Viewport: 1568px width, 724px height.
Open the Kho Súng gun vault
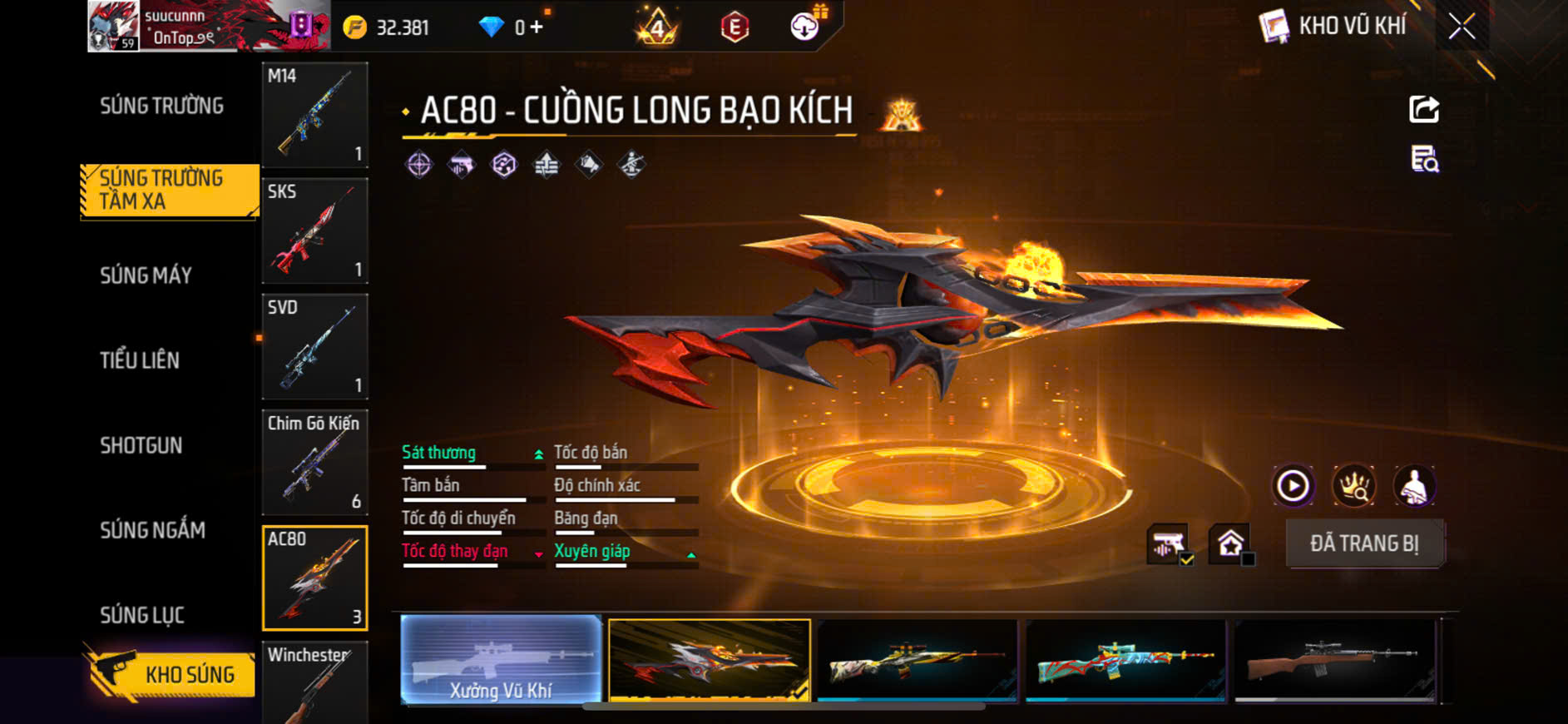(171, 674)
